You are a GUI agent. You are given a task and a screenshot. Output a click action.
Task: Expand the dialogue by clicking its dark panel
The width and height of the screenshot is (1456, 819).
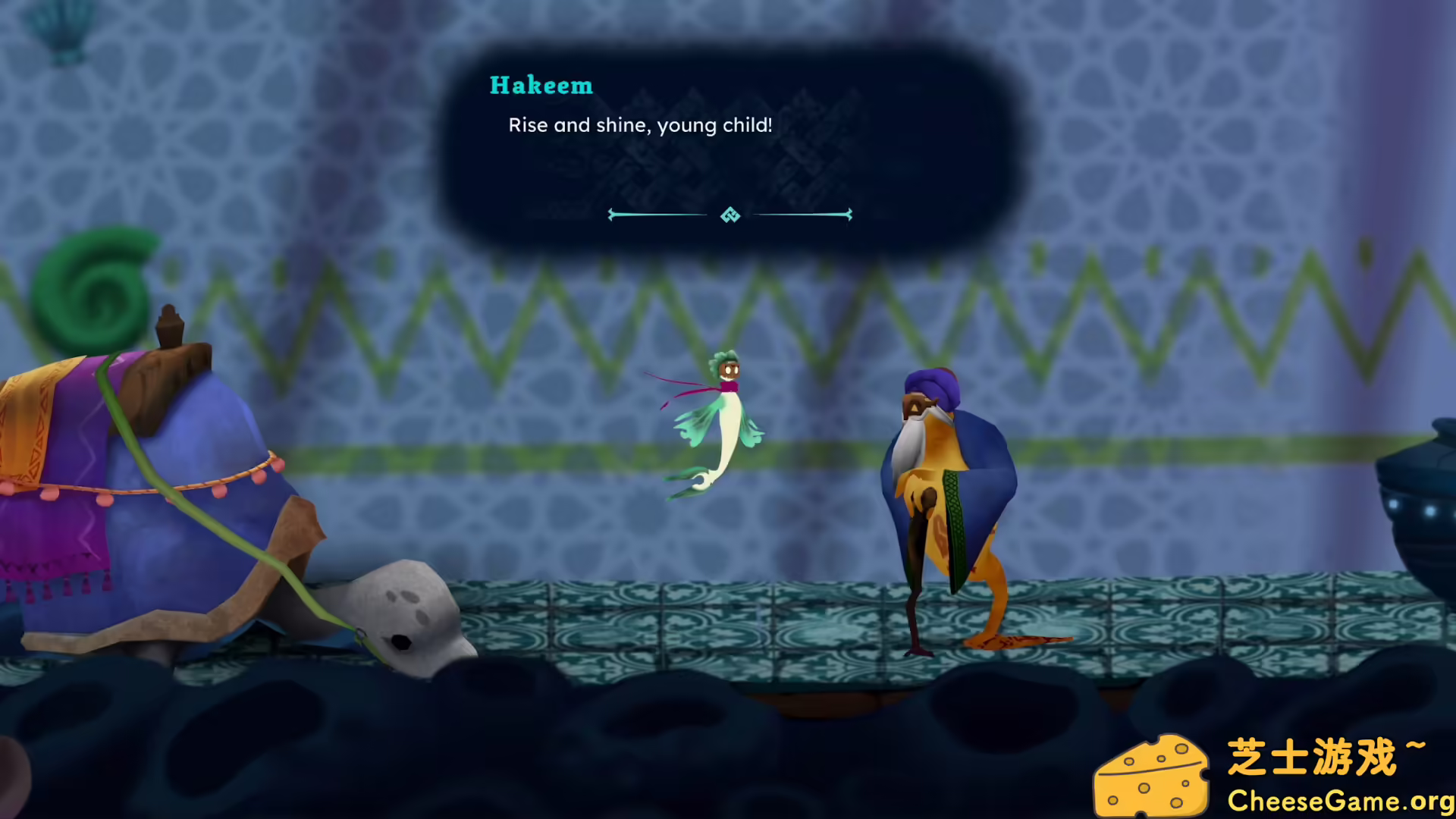730,174
